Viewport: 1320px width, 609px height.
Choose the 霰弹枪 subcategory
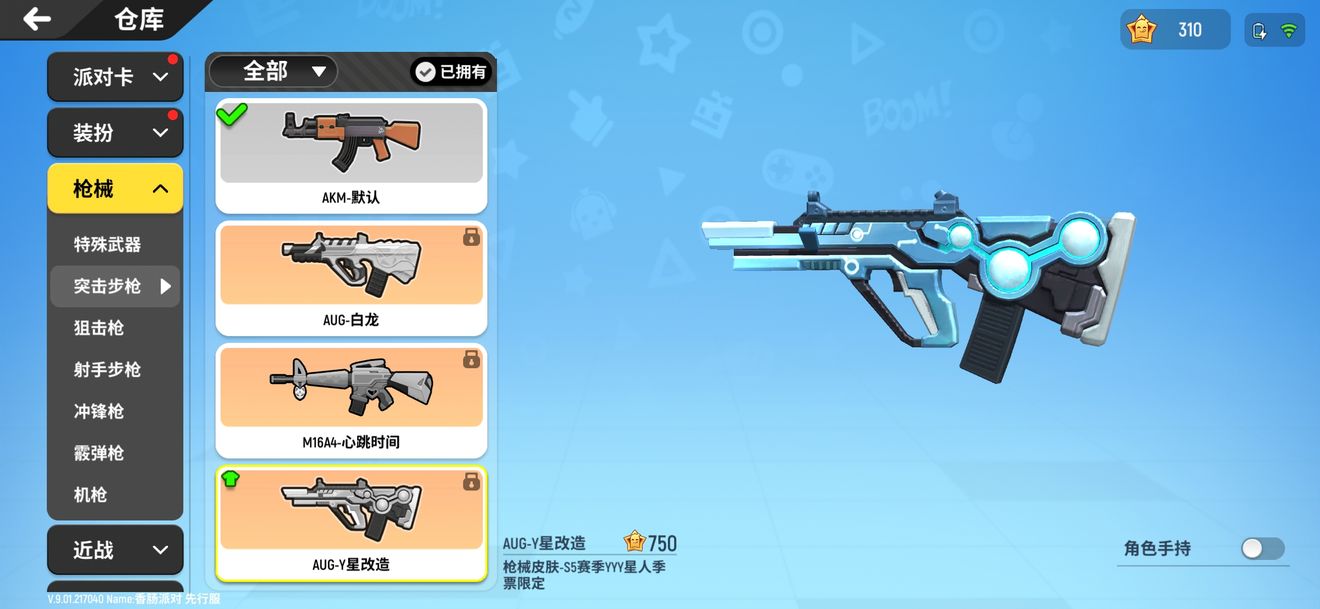99,453
